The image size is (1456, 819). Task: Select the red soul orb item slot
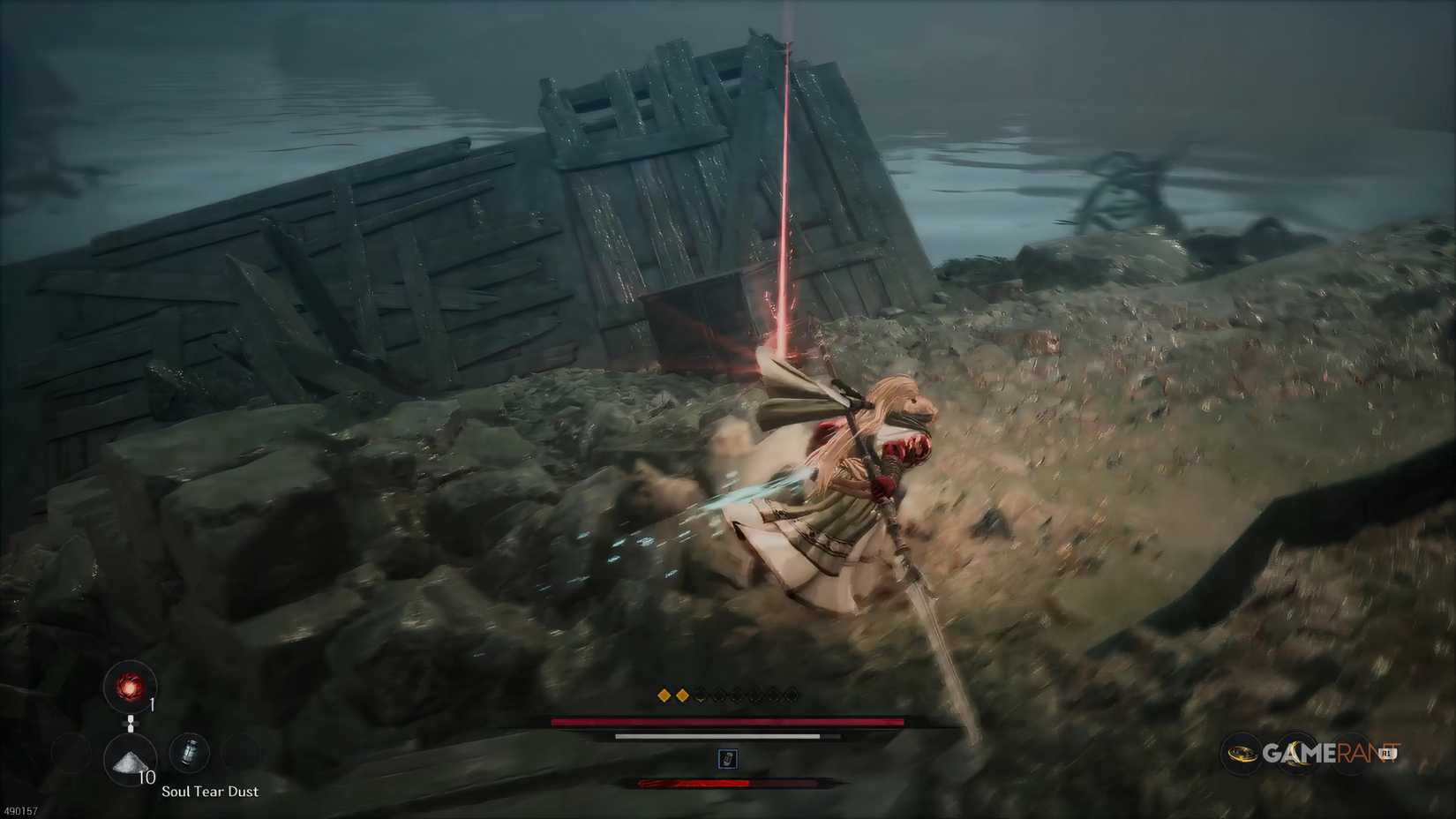pyautogui.click(x=130, y=688)
